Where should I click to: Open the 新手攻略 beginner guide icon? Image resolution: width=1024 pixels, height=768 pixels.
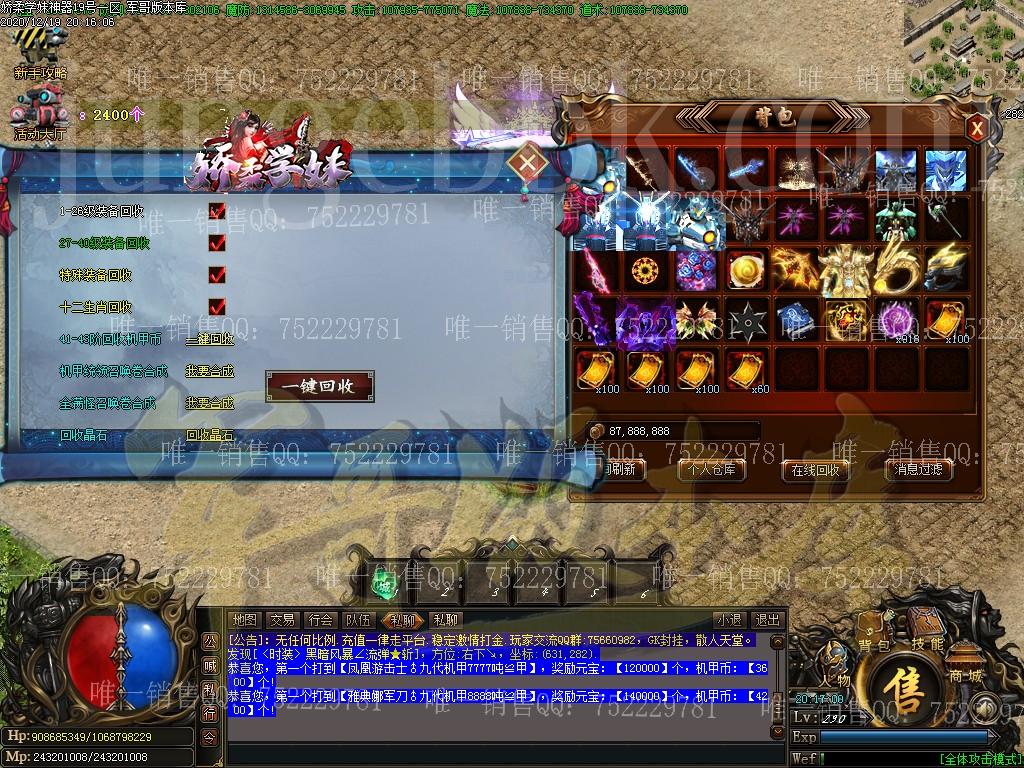(x=40, y=52)
